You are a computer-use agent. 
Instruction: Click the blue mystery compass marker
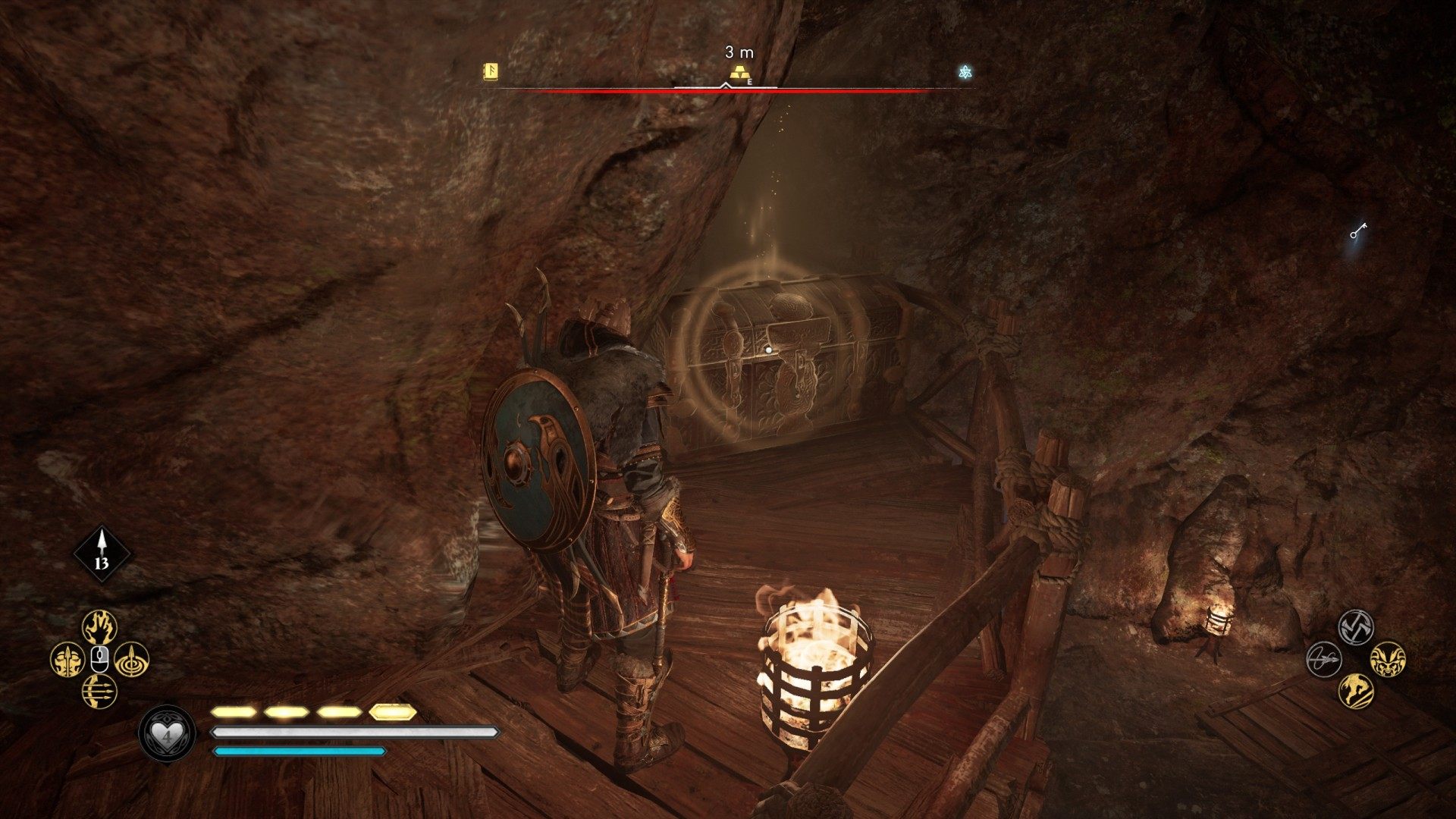tap(965, 72)
